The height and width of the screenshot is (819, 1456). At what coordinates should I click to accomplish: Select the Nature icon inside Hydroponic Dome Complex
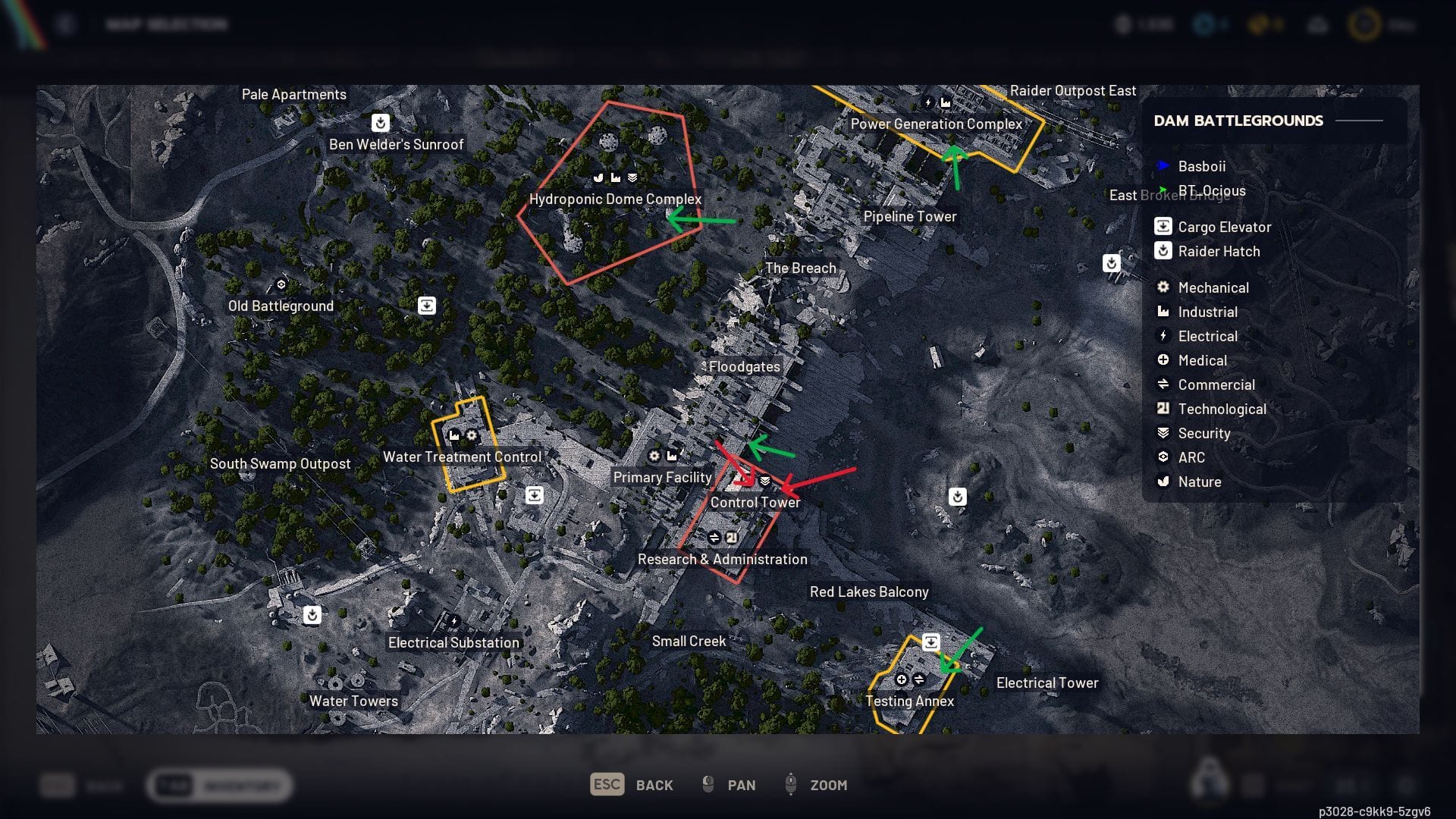[x=598, y=177]
